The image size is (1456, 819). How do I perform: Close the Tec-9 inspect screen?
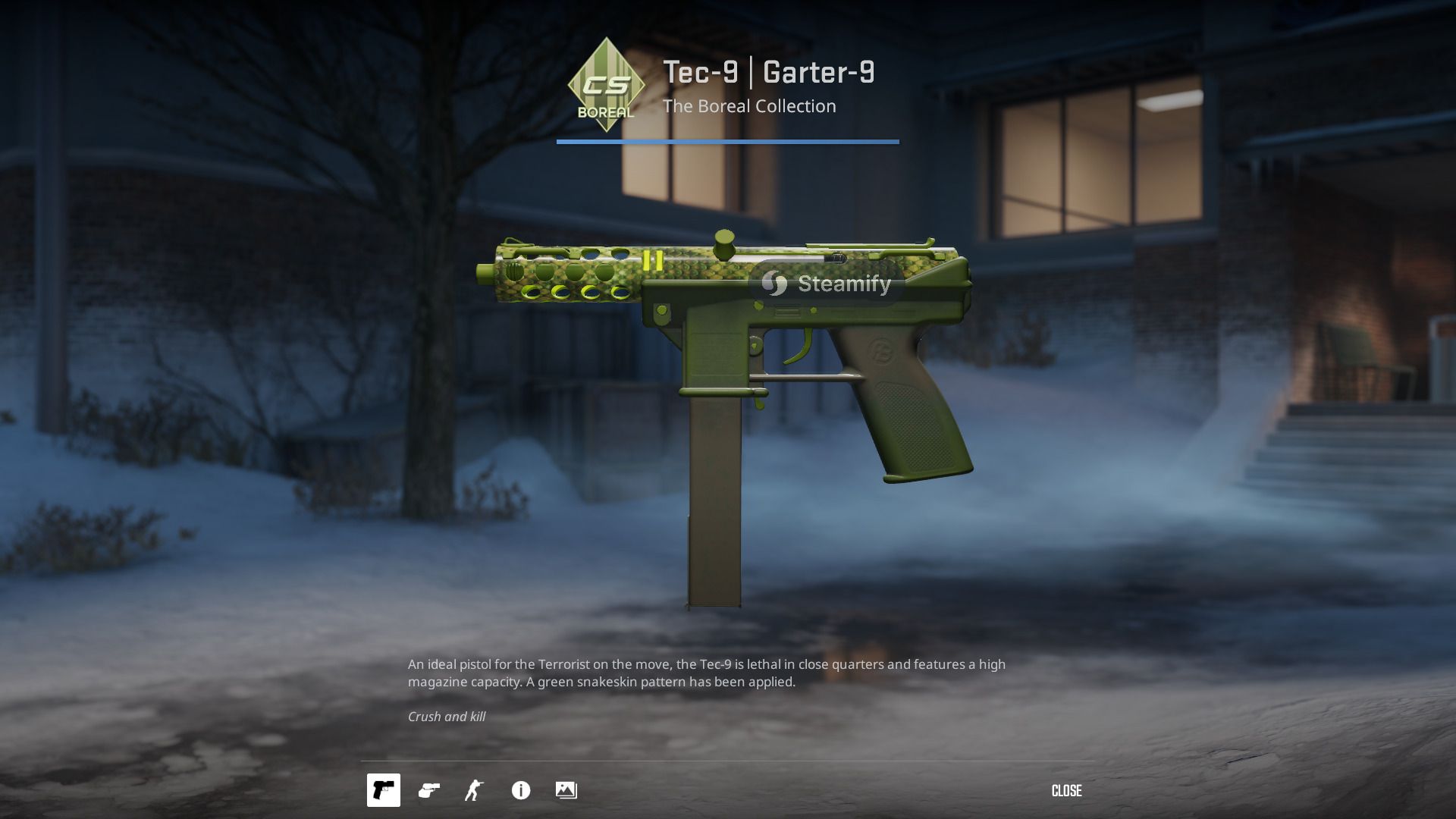[x=1066, y=791]
